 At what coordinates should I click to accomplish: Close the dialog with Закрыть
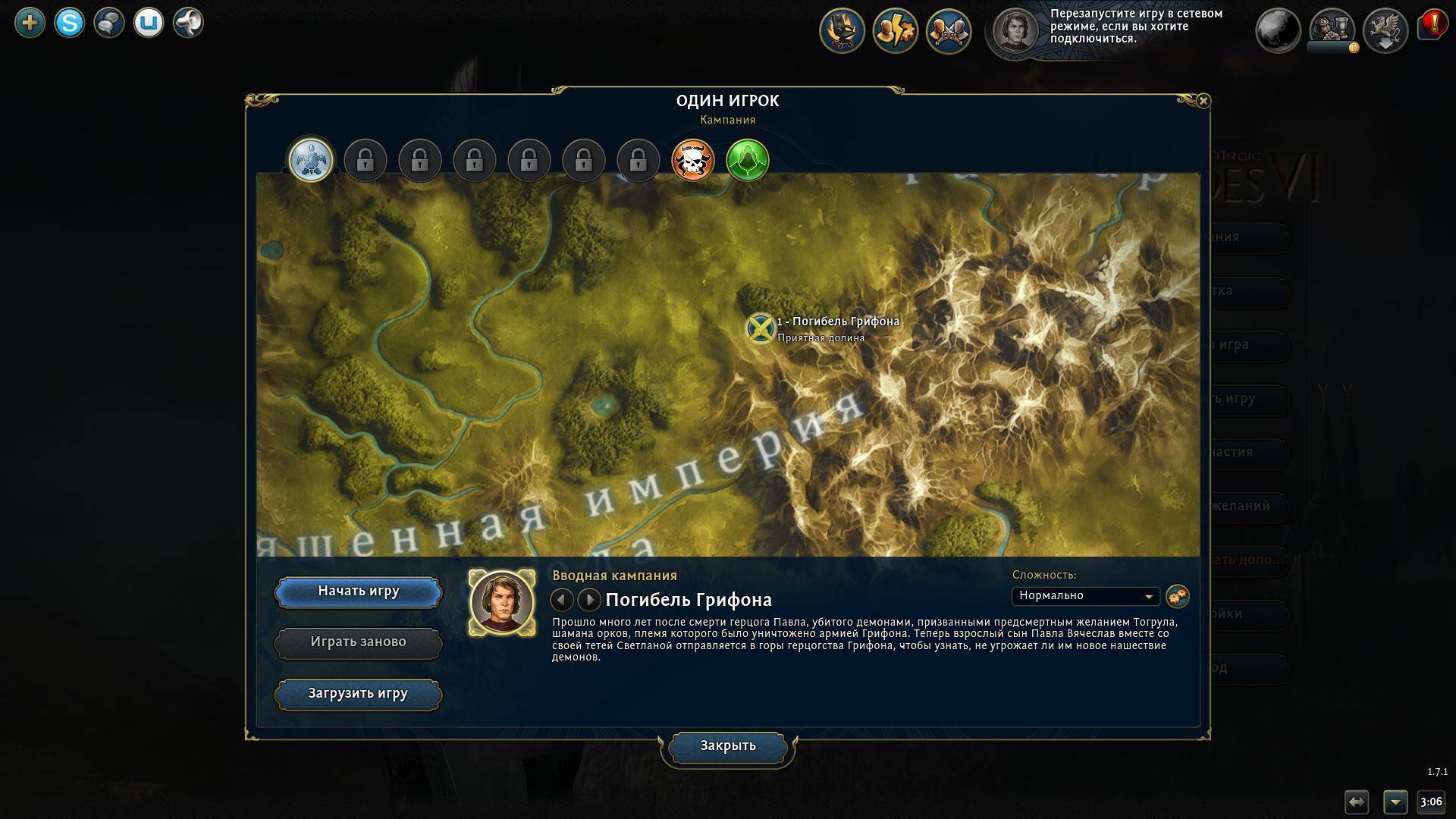[x=727, y=746]
